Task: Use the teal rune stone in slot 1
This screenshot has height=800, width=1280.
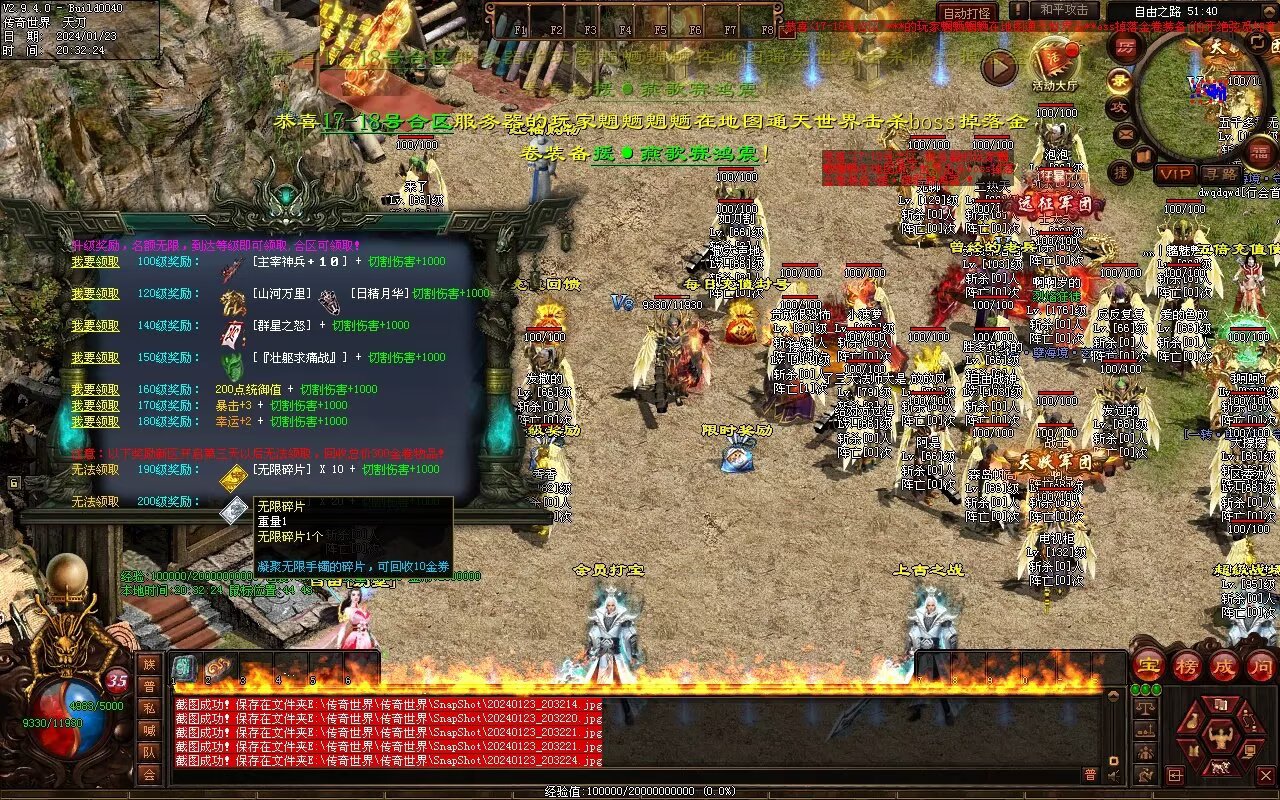Action: (185, 668)
